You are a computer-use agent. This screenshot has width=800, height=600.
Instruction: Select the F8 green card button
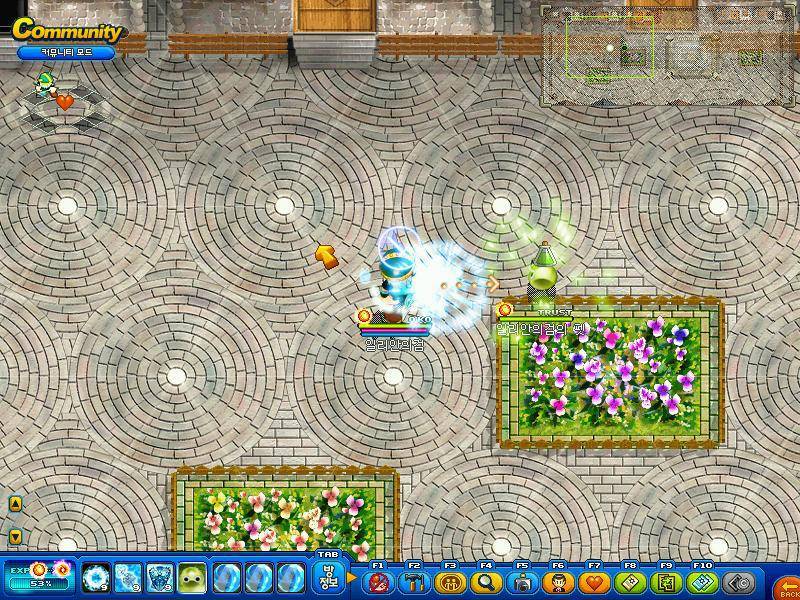(x=631, y=581)
